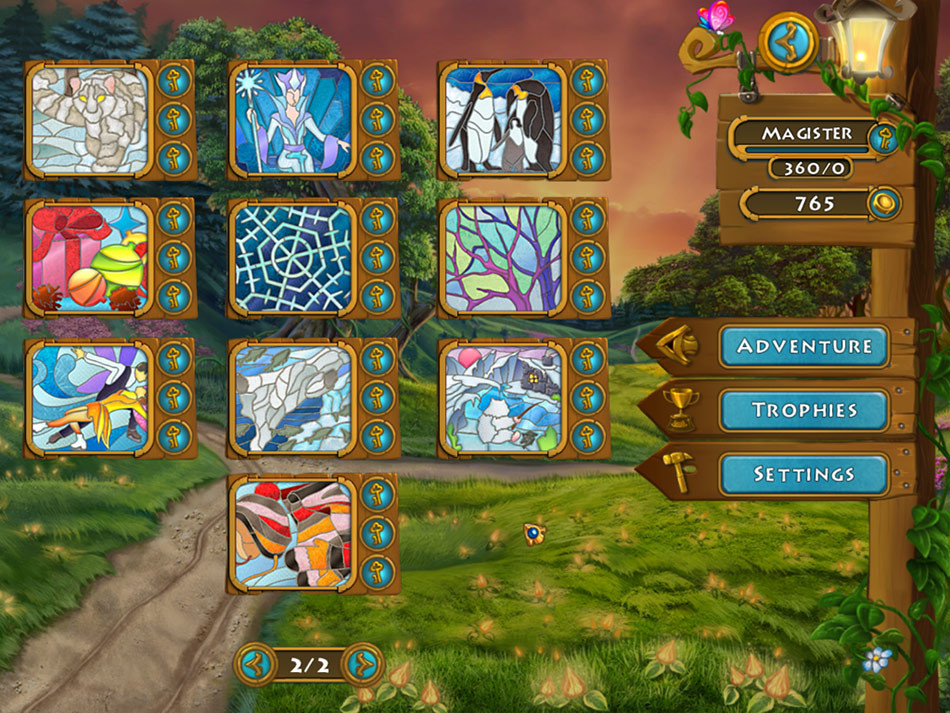Select the blue snowflake puzzle
This screenshot has height=713, width=950.
tap(293, 258)
